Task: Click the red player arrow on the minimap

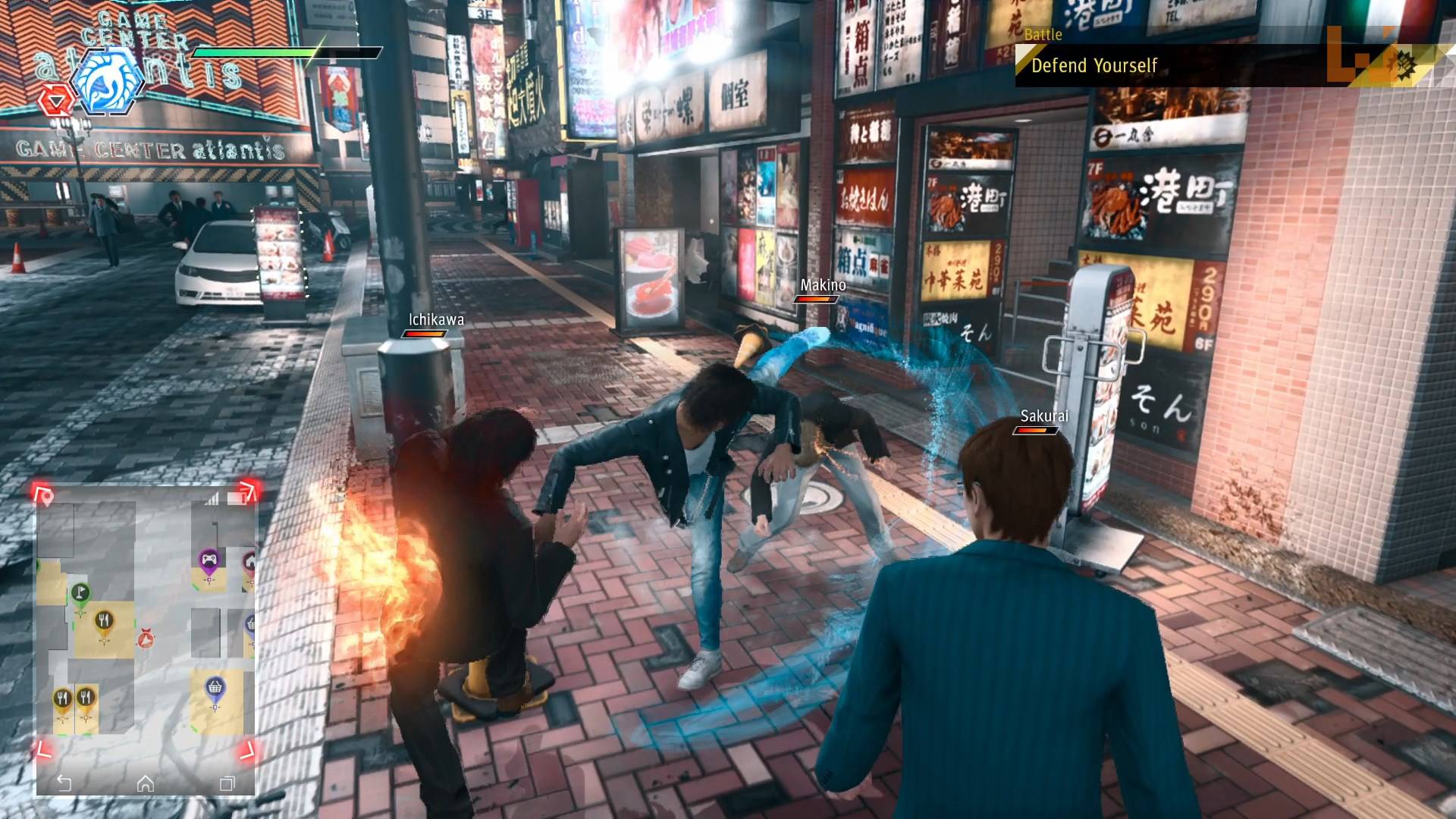Action: click(146, 639)
